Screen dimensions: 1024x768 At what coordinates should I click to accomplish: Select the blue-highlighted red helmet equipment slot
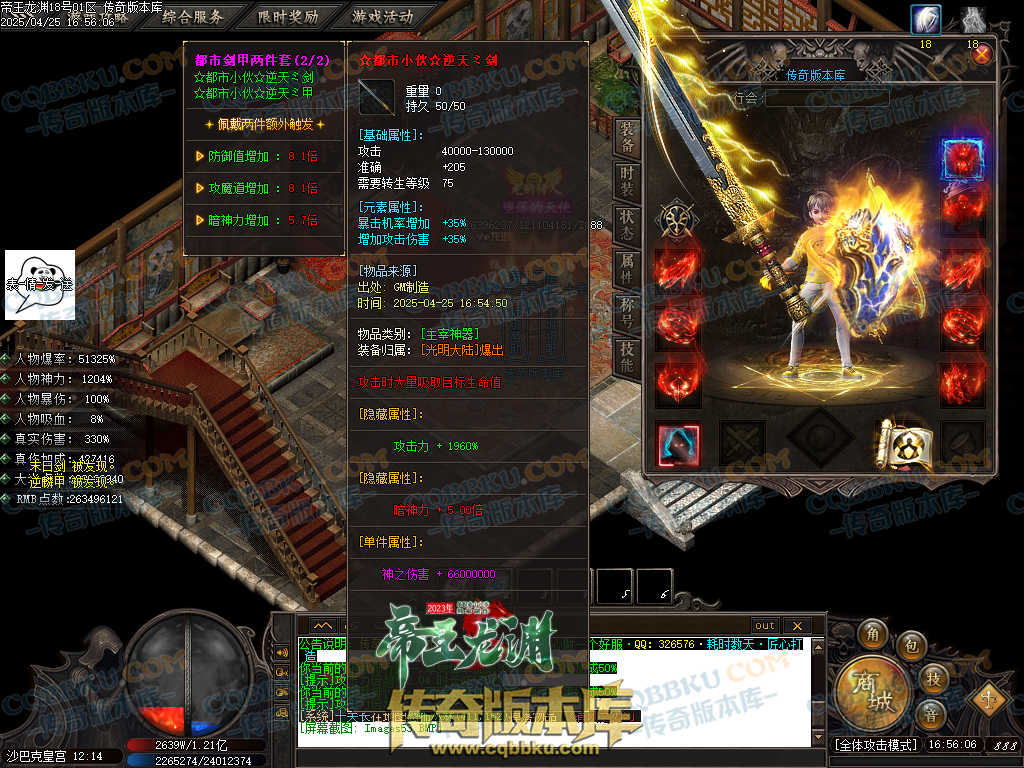coord(962,160)
